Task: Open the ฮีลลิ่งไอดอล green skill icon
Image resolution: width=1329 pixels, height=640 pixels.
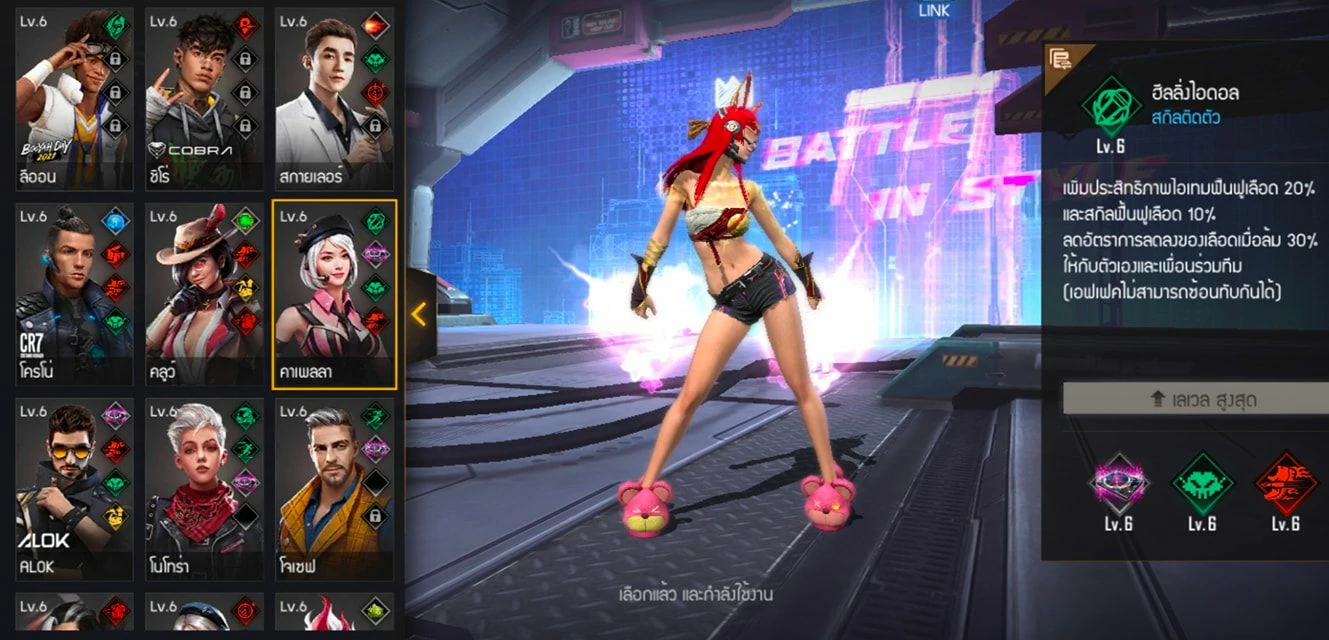Action: tap(1110, 107)
